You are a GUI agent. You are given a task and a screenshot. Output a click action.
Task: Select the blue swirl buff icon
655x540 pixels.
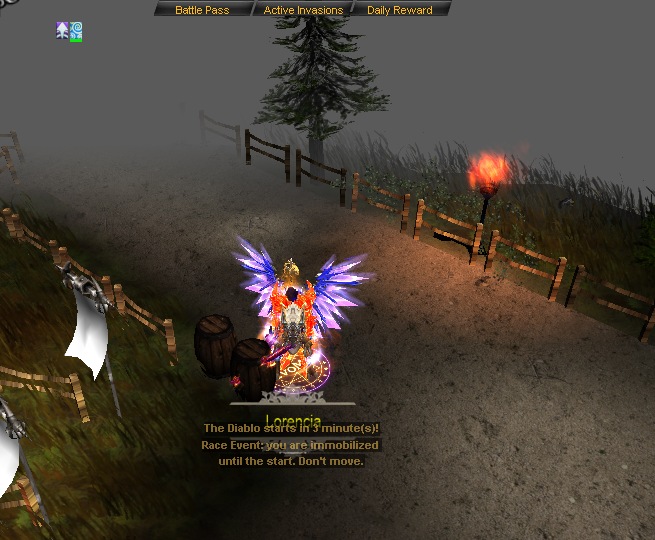tap(76, 31)
